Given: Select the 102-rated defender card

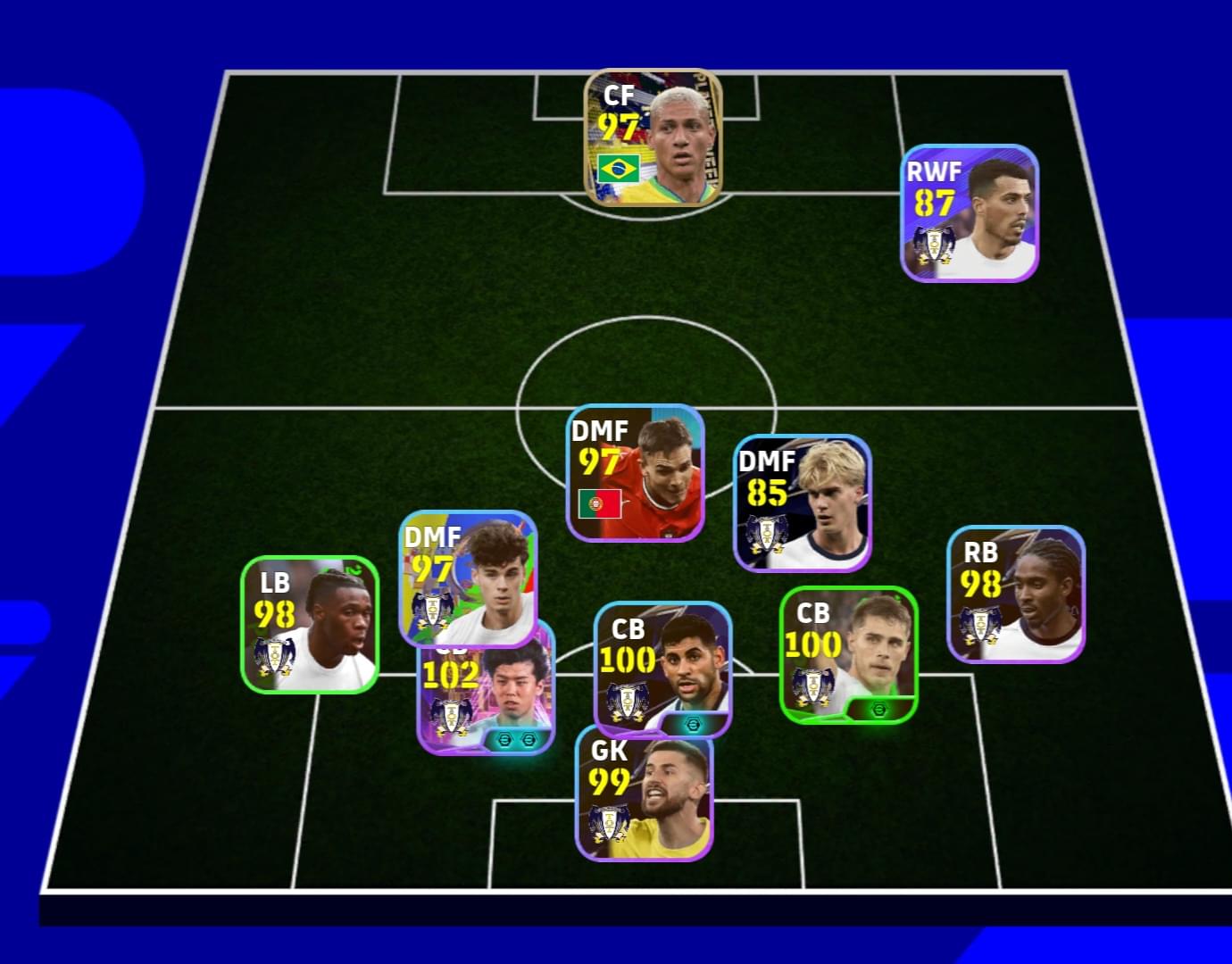Looking at the screenshot, I should pyautogui.click(x=487, y=703).
